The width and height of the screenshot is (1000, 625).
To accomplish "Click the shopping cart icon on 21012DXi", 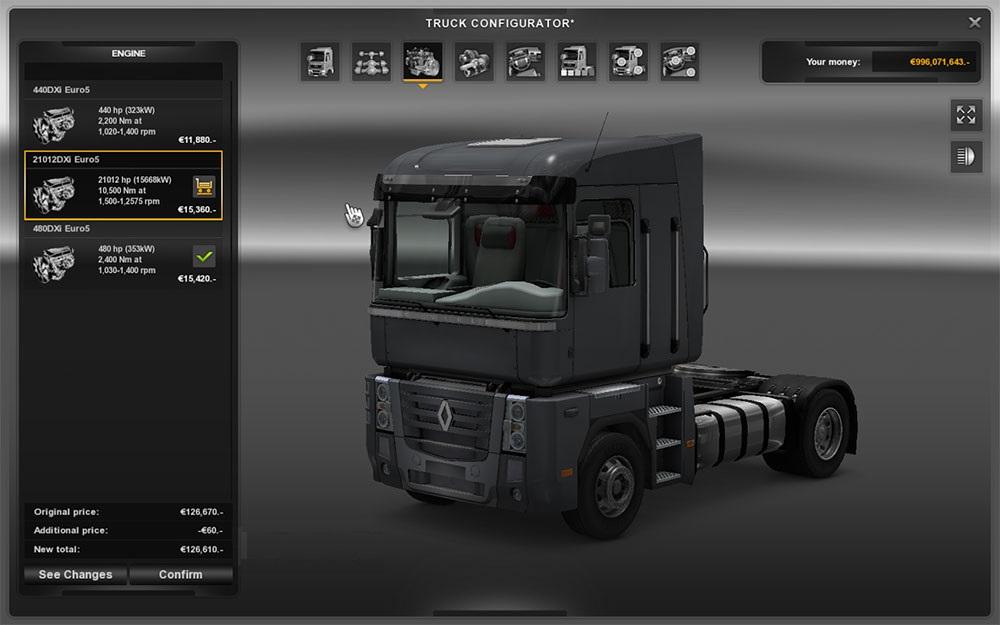I will [204, 186].
